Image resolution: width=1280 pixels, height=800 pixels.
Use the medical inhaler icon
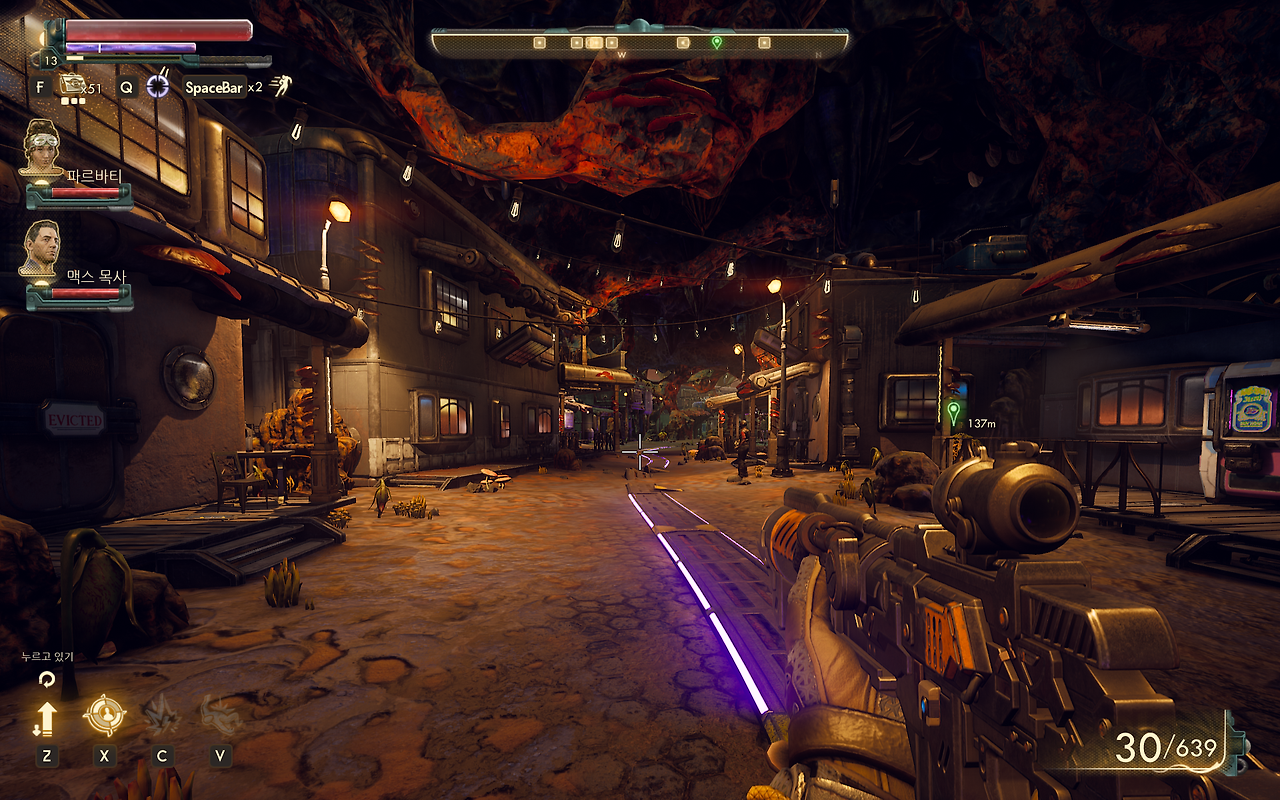coord(71,86)
